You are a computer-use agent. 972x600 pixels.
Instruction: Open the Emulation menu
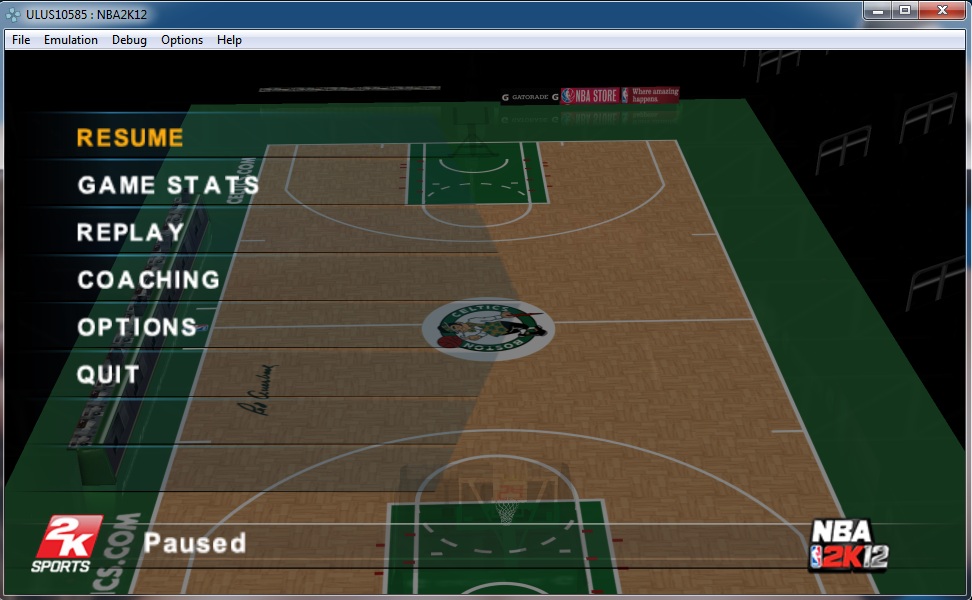[71, 40]
